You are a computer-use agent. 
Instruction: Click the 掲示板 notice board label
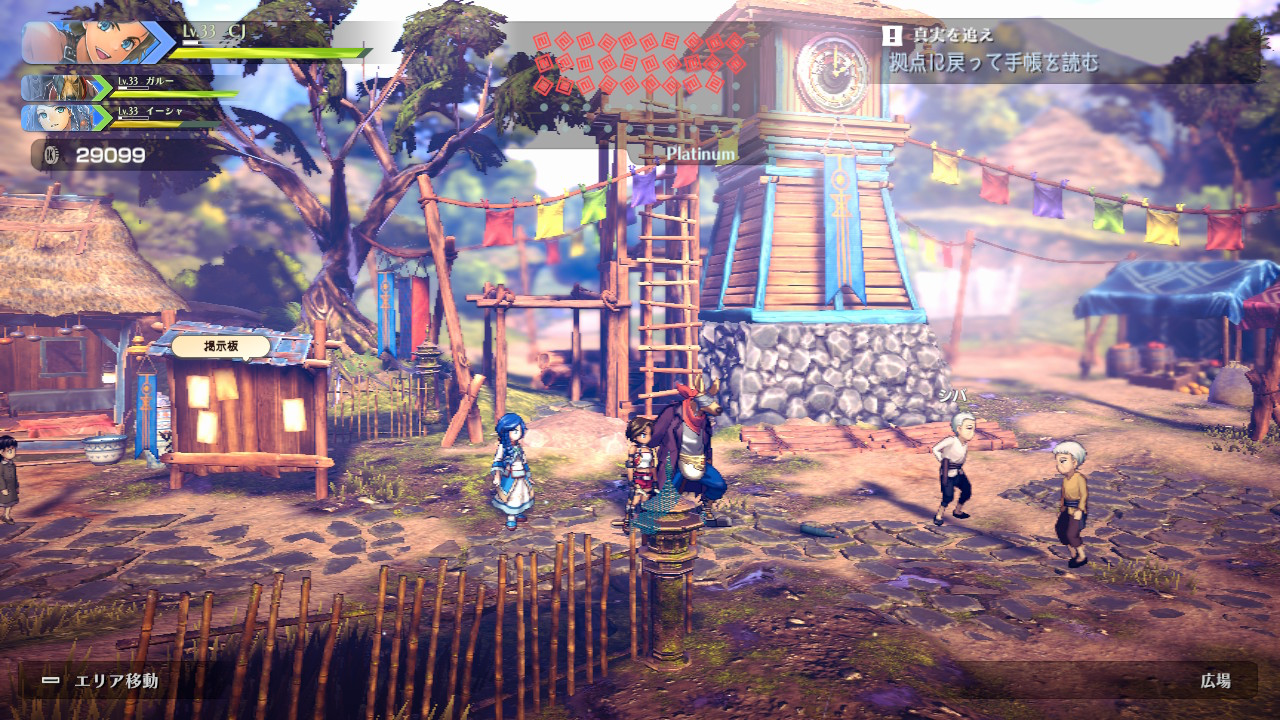pyautogui.click(x=221, y=346)
